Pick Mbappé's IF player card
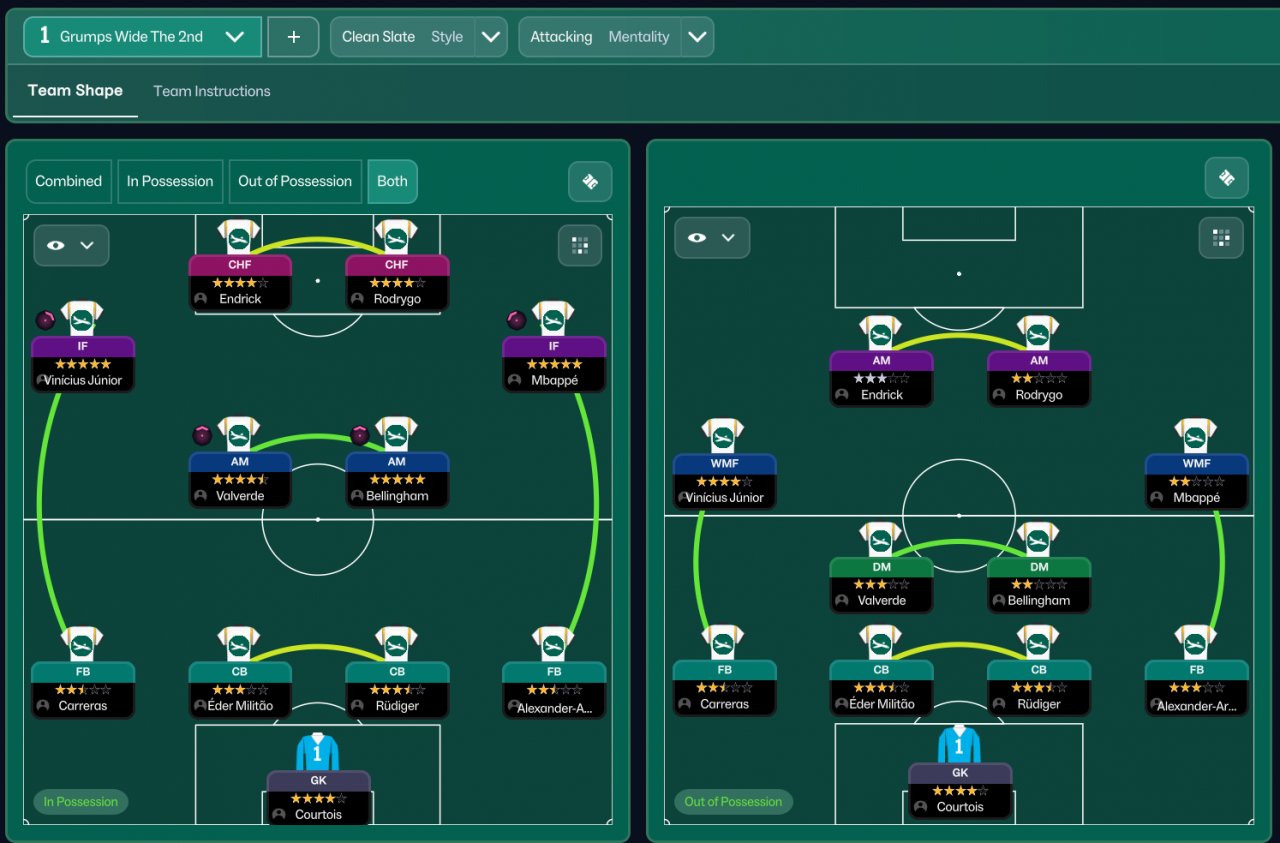Image resolution: width=1280 pixels, height=843 pixels. [x=554, y=363]
